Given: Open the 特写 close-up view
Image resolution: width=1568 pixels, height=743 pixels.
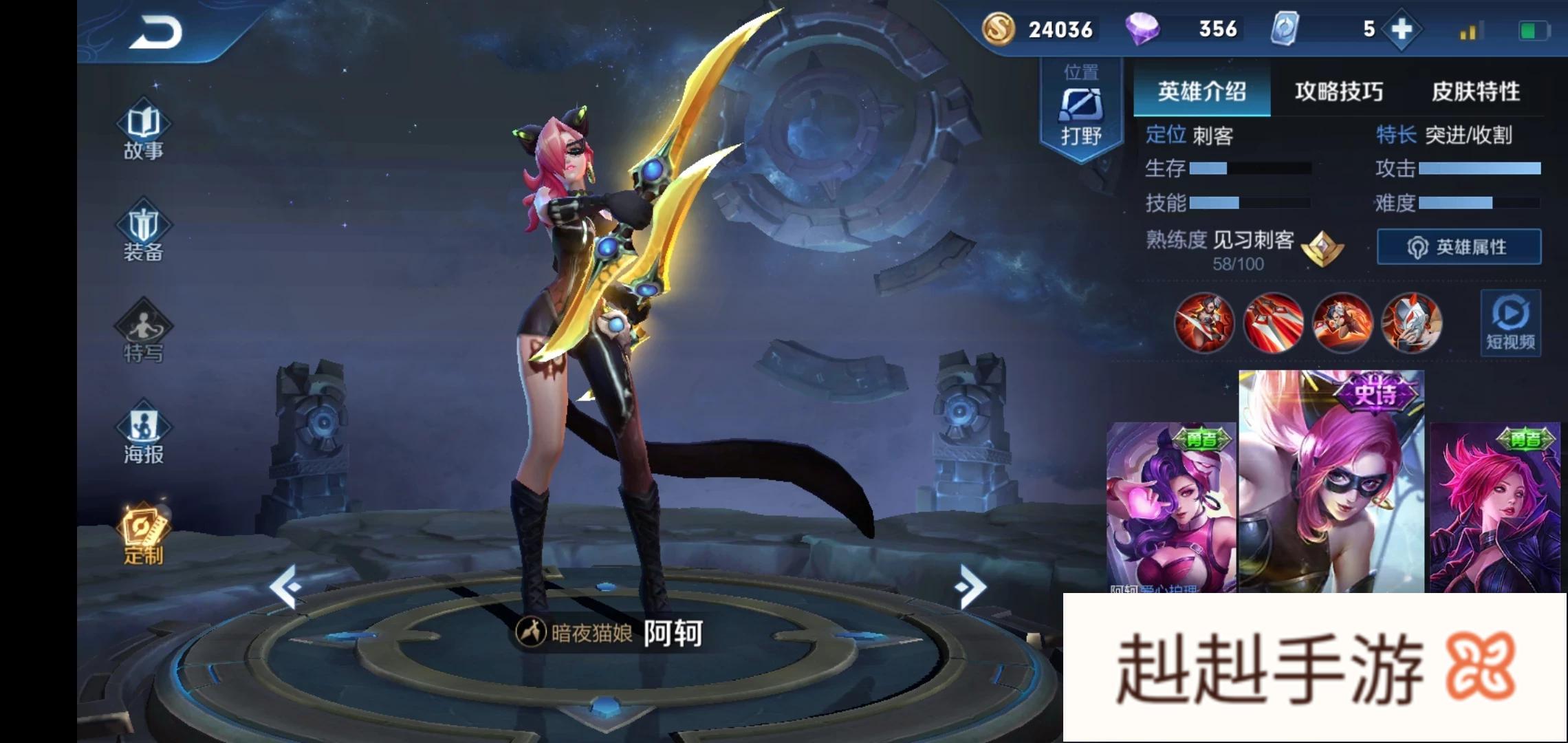Looking at the screenshot, I should [x=144, y=333].
